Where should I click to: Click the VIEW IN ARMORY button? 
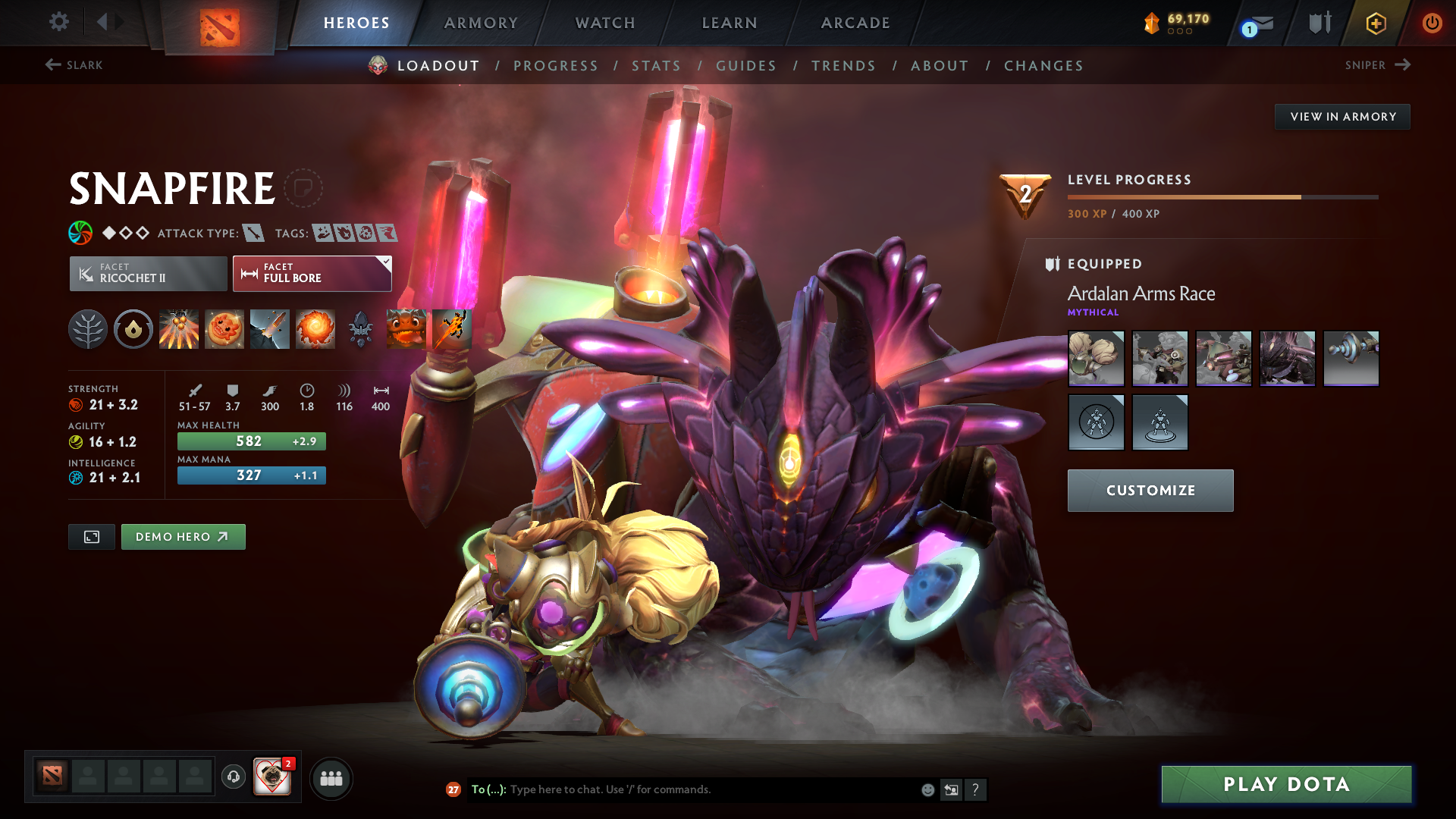1342,116
